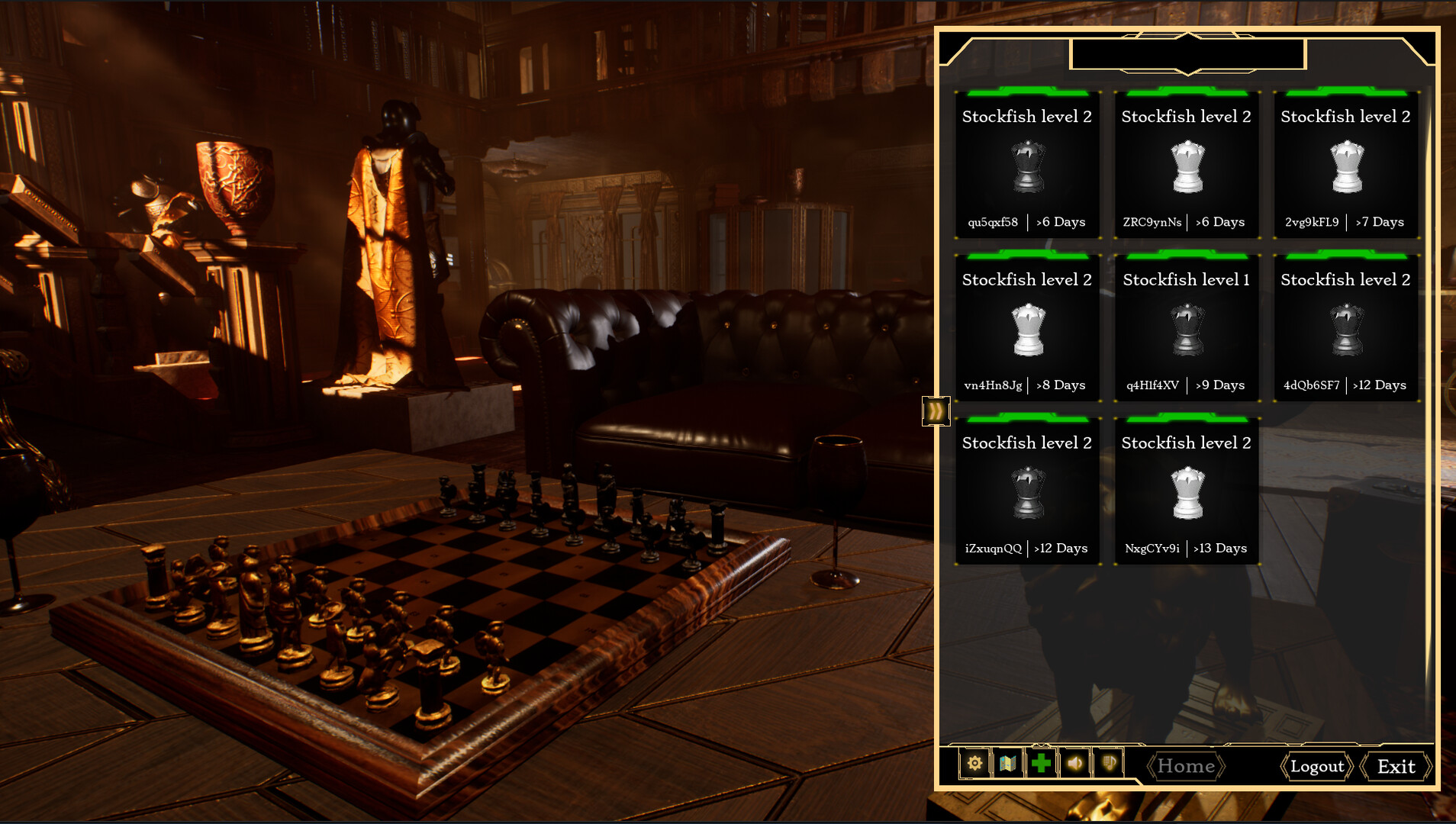This screenshot has width=1456, height=824.
Task: Select the black queen icon on game iZxuqnQQ
Action: pyautogui.click(x=1028, y=494)
